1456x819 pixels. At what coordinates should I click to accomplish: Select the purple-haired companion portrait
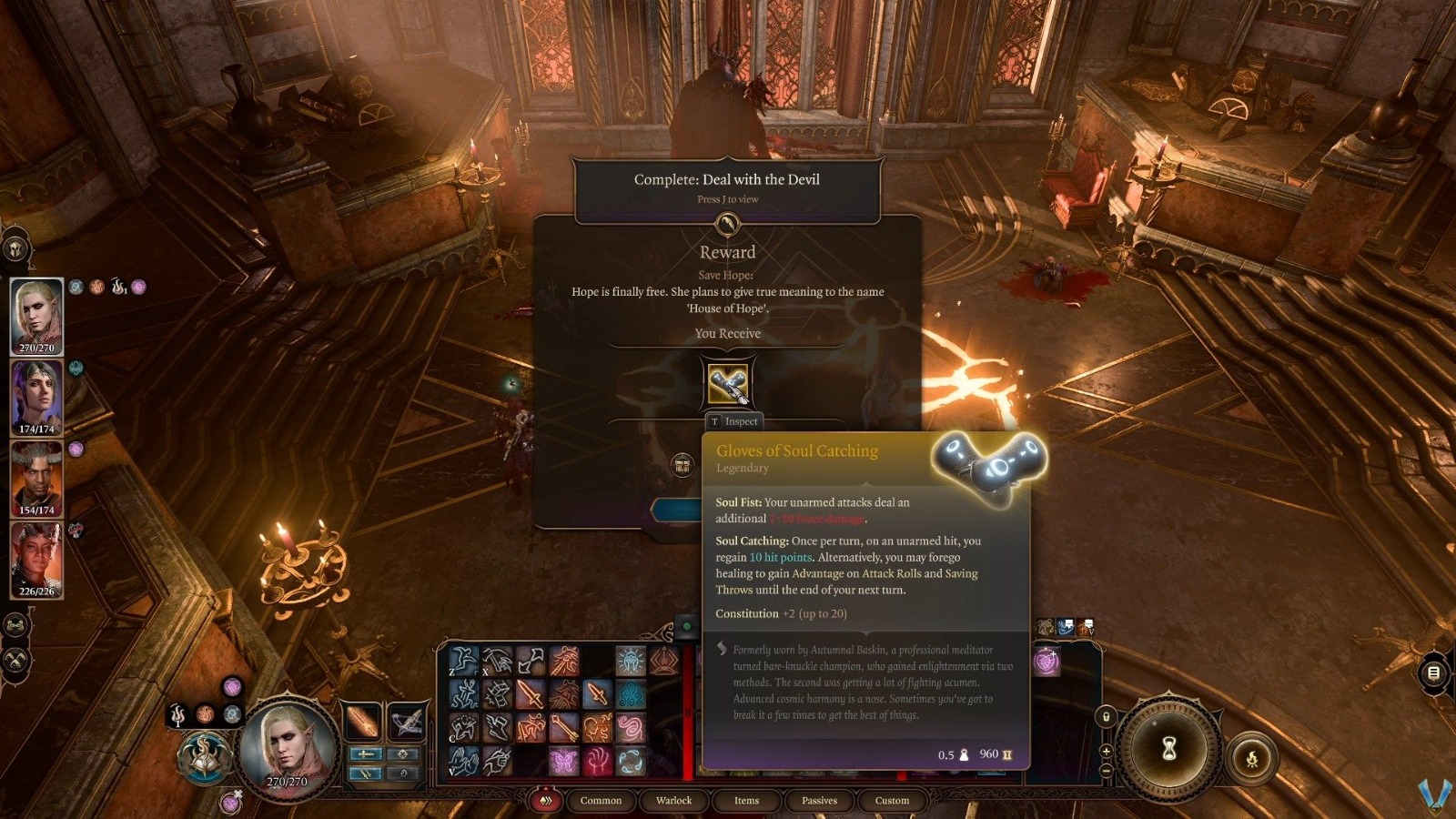pyautogui.click(x=36, y=397)
